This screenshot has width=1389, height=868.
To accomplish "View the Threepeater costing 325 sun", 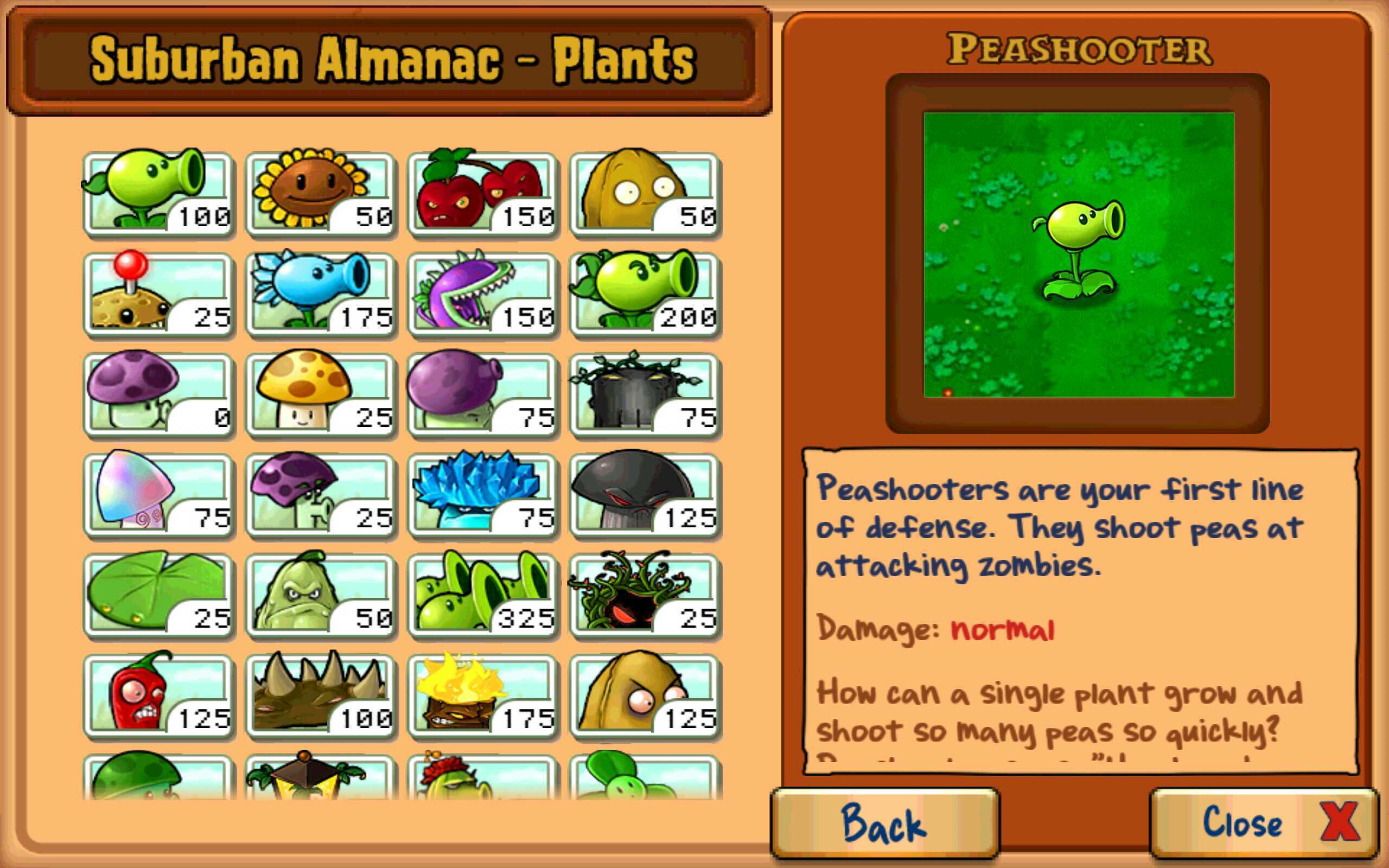I will coord(482,597).
